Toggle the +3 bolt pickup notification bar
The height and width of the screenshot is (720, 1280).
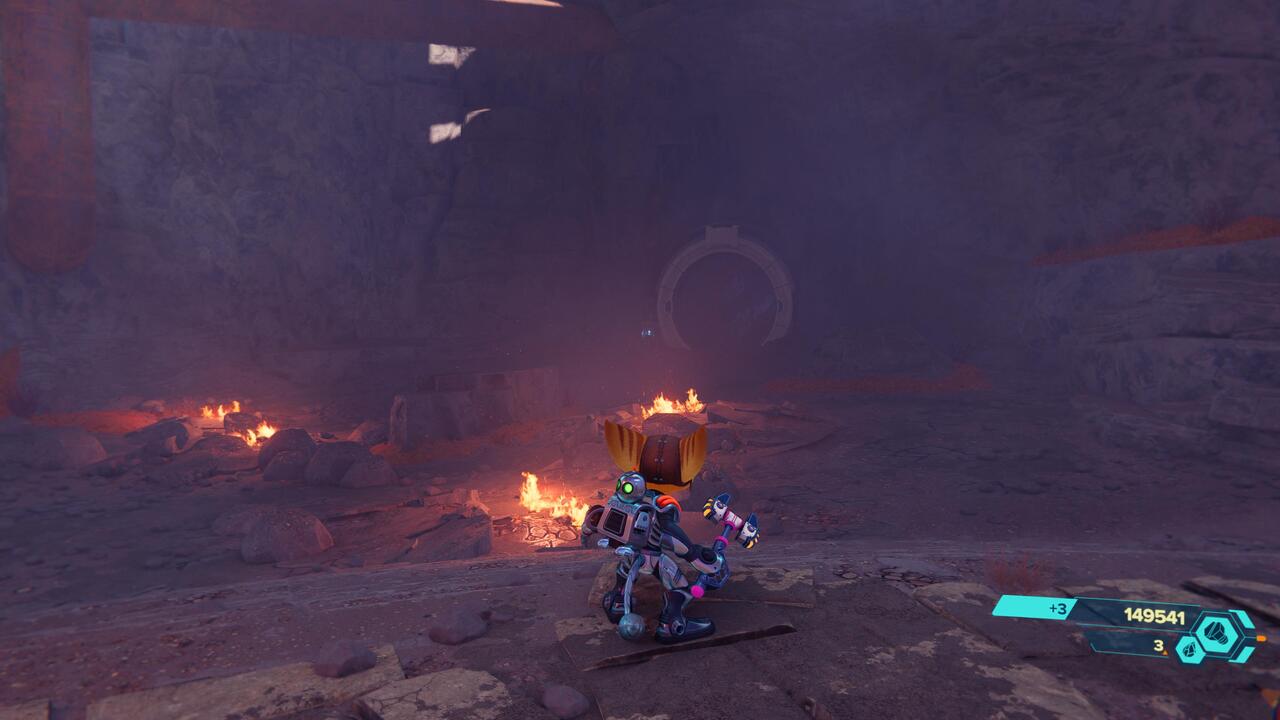(1033, 607)
